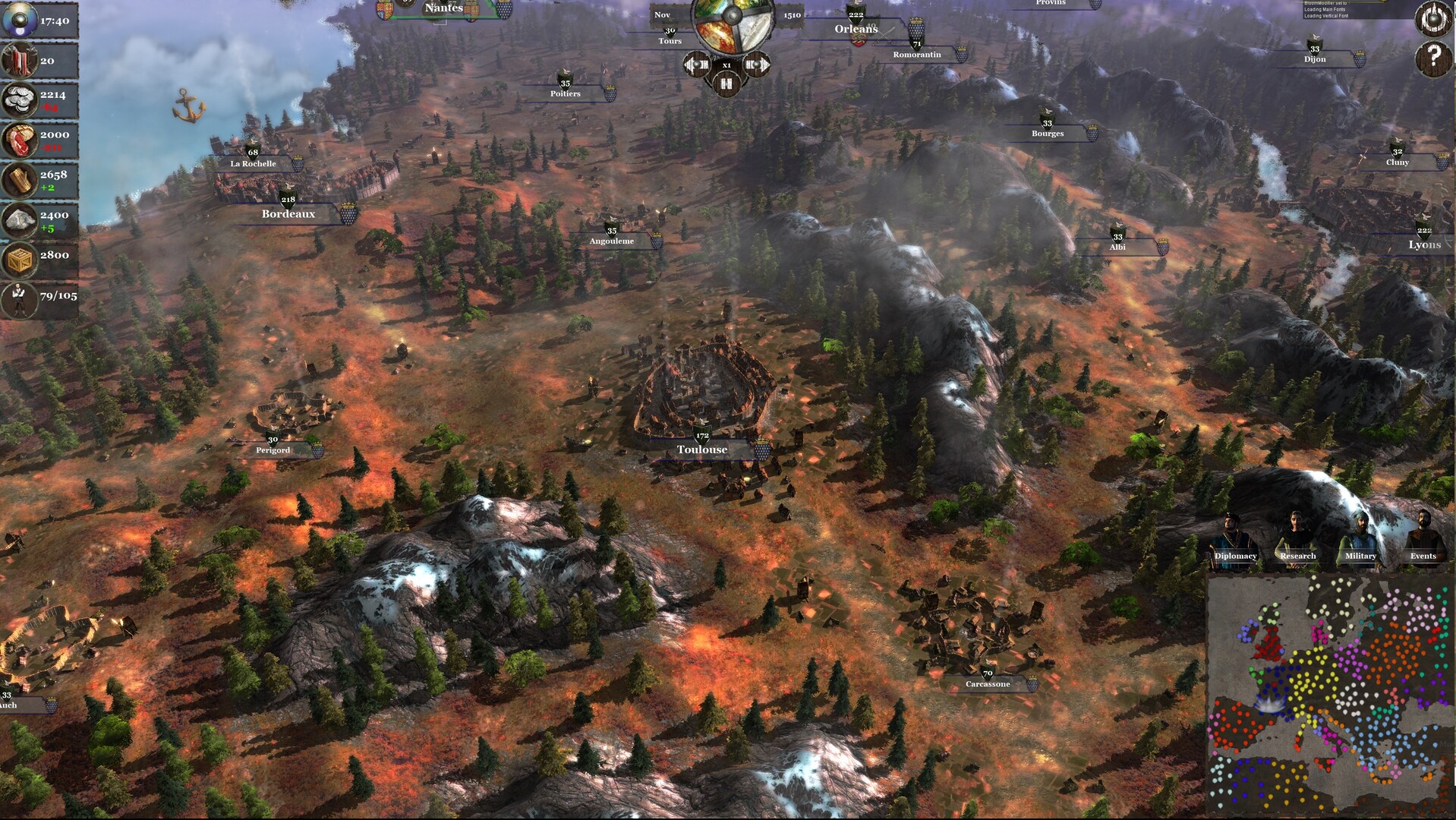Open the Events panel
This screenshot has width=1456, height=820.
pyautogui.click(x=1423, y=556)
